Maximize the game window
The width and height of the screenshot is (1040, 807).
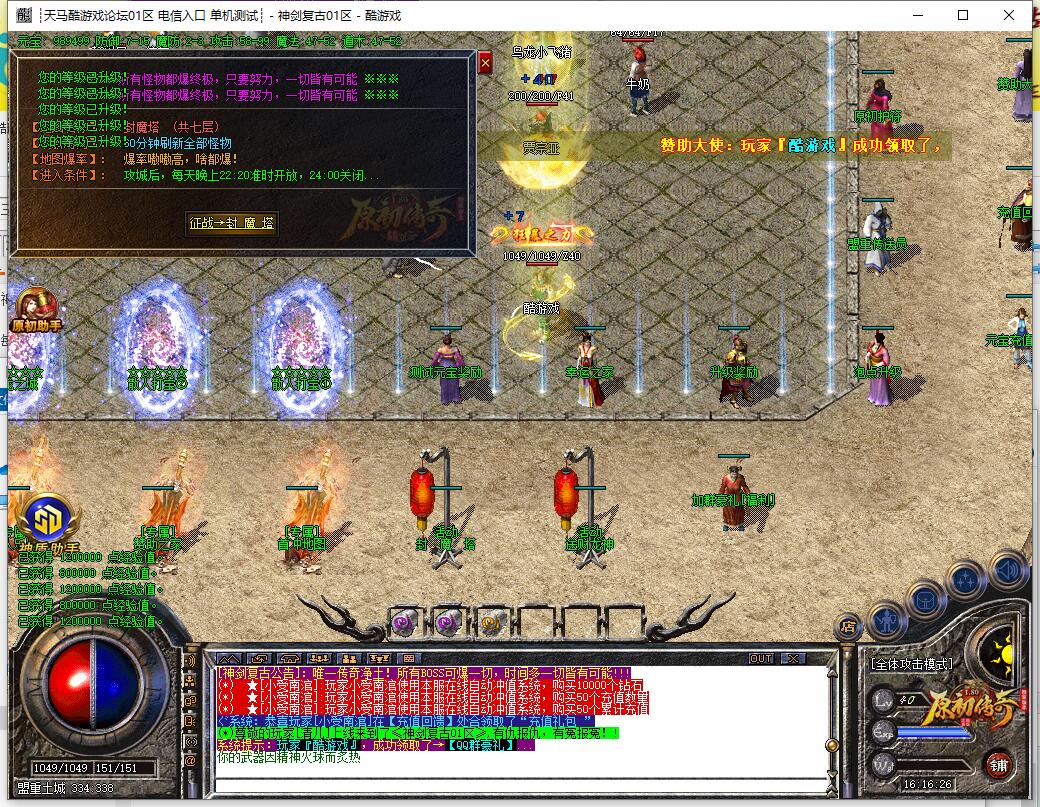(x=963, y=15)
